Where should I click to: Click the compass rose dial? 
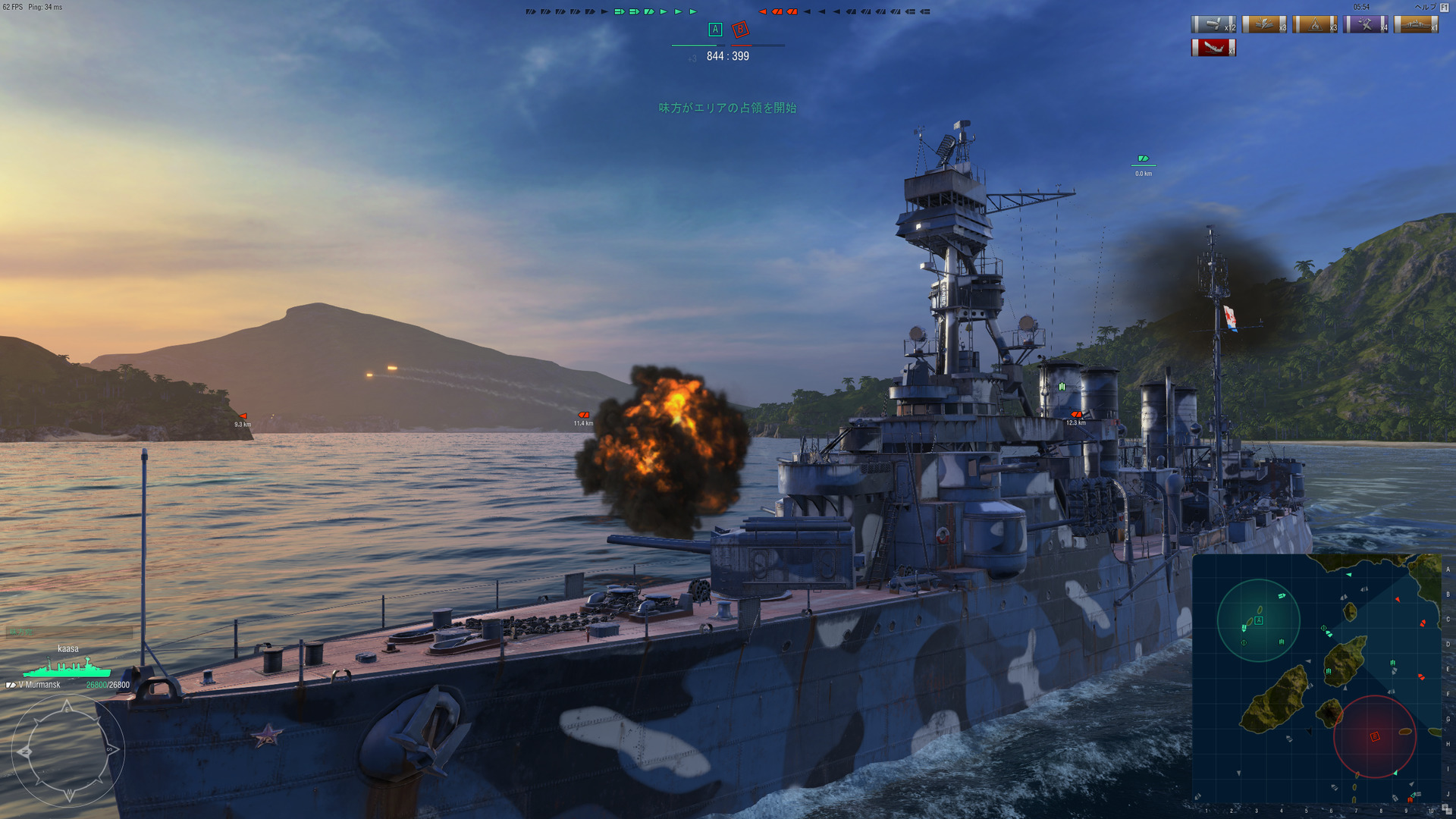tap(67, 752)
